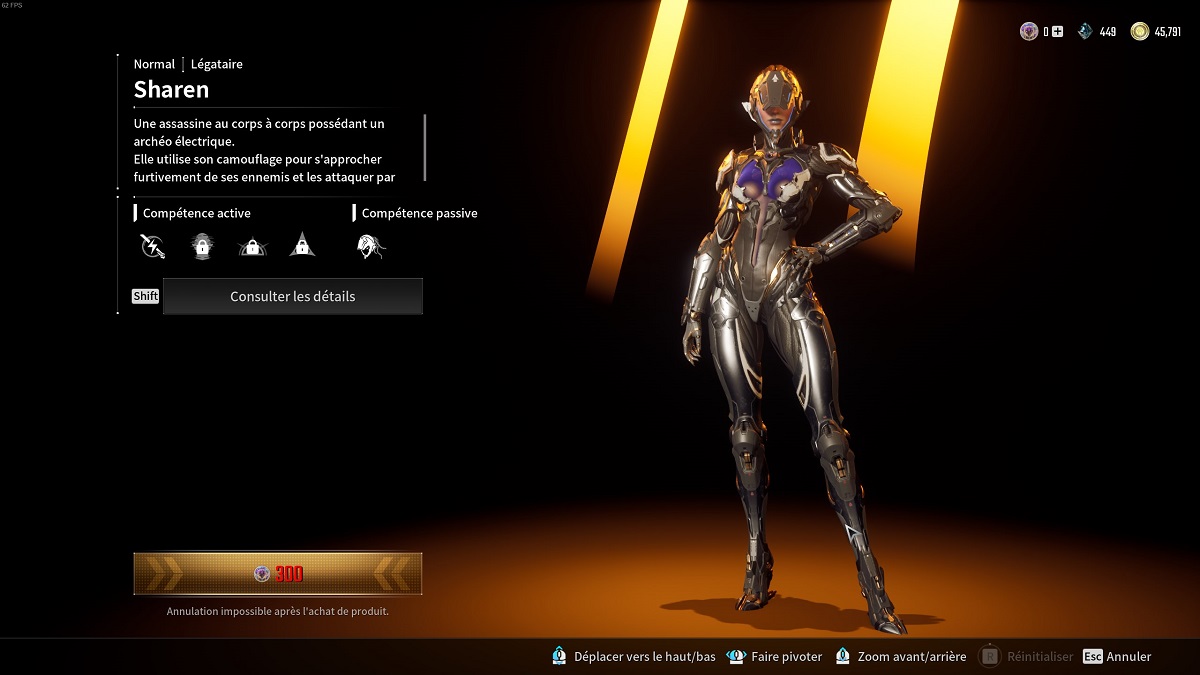The image size is (1200, 675).
Task: Inspect the locked dome-shaped skill icon
Action: click(x=252, y=245)
